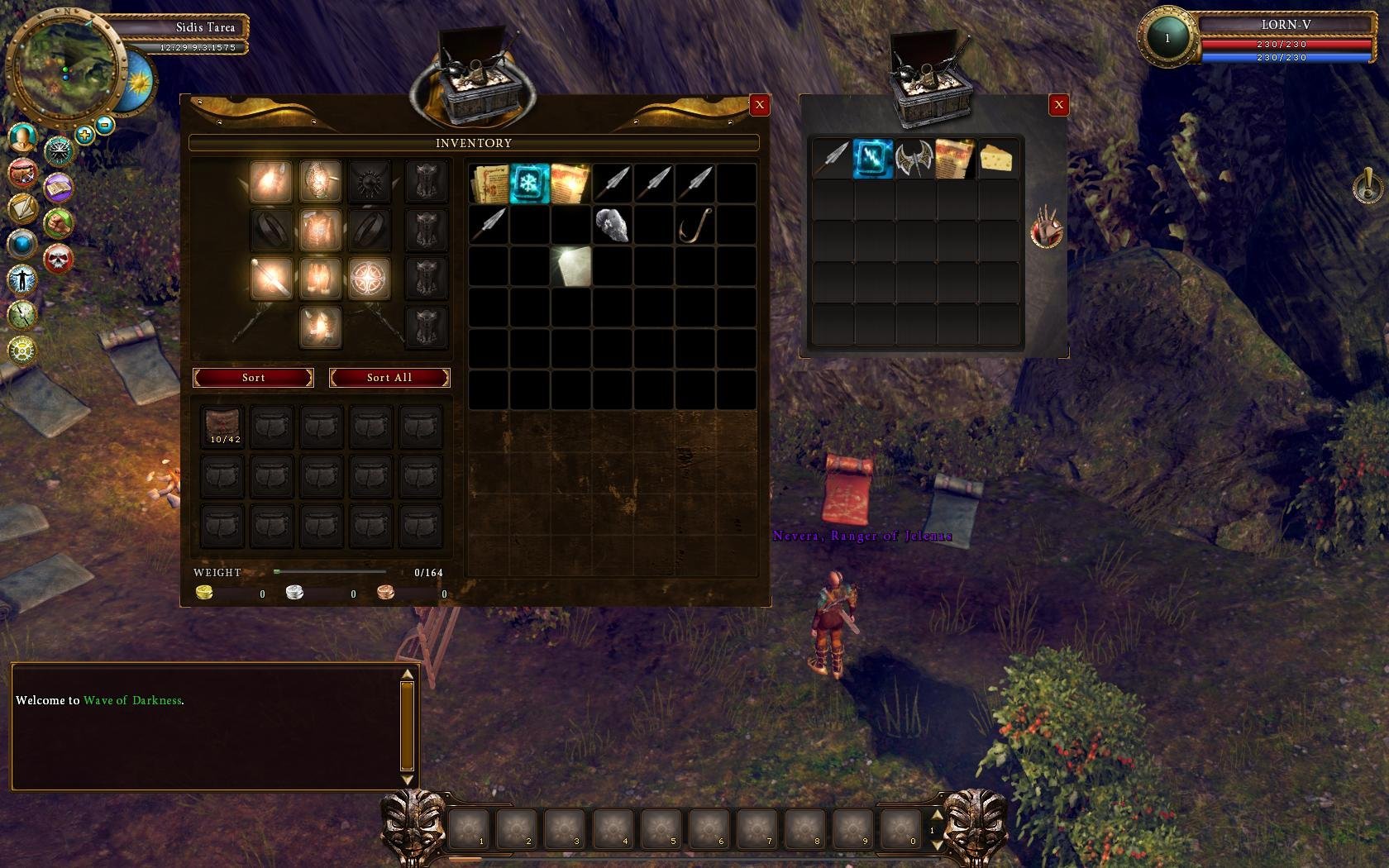Select the snowflake rune in inventory
Viewport: 1389px width, 868px height.
click(x=530, y=183)
